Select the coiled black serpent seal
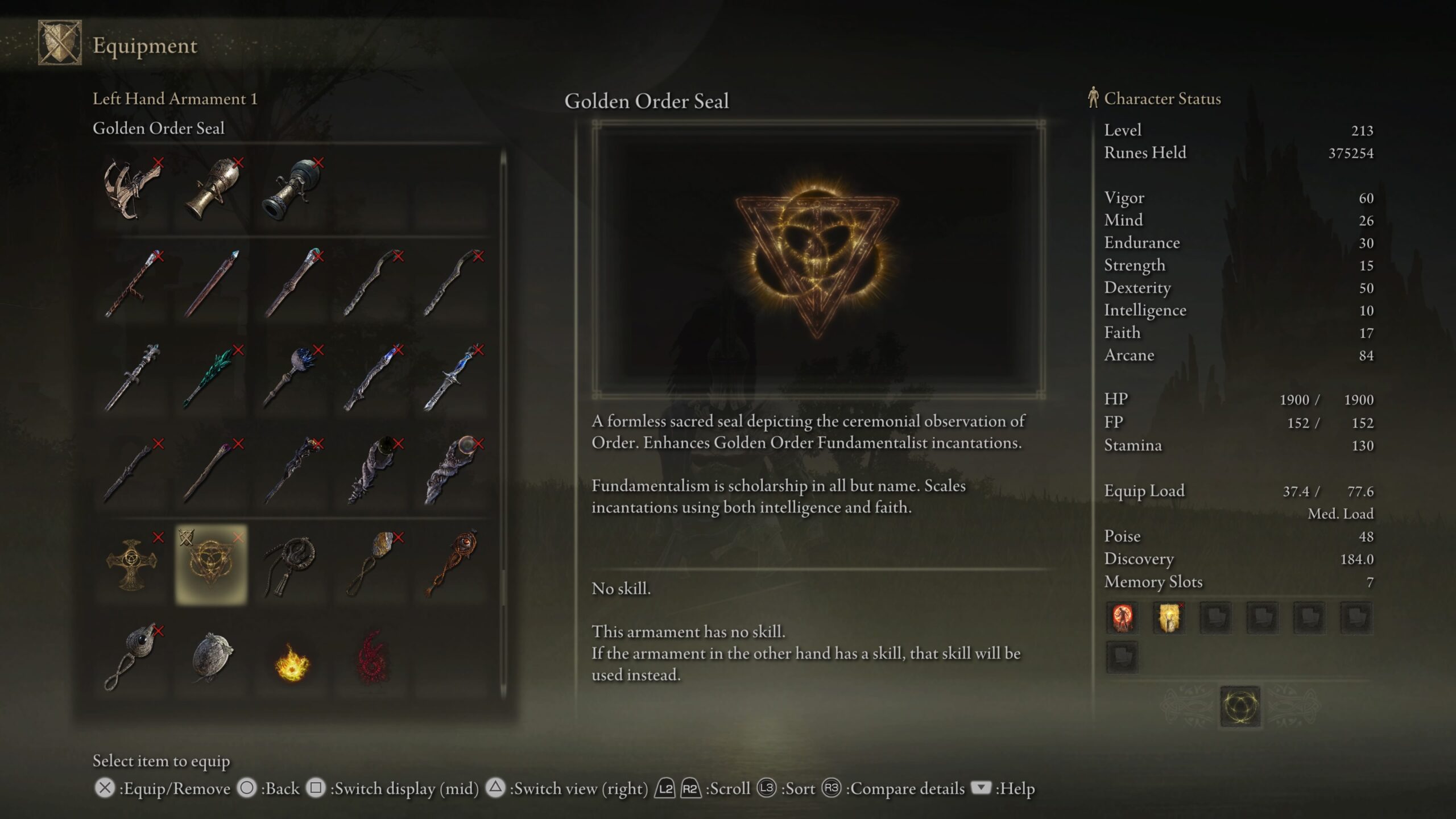The width and height of the screenshot is (1456, 819). pos(291,564)
